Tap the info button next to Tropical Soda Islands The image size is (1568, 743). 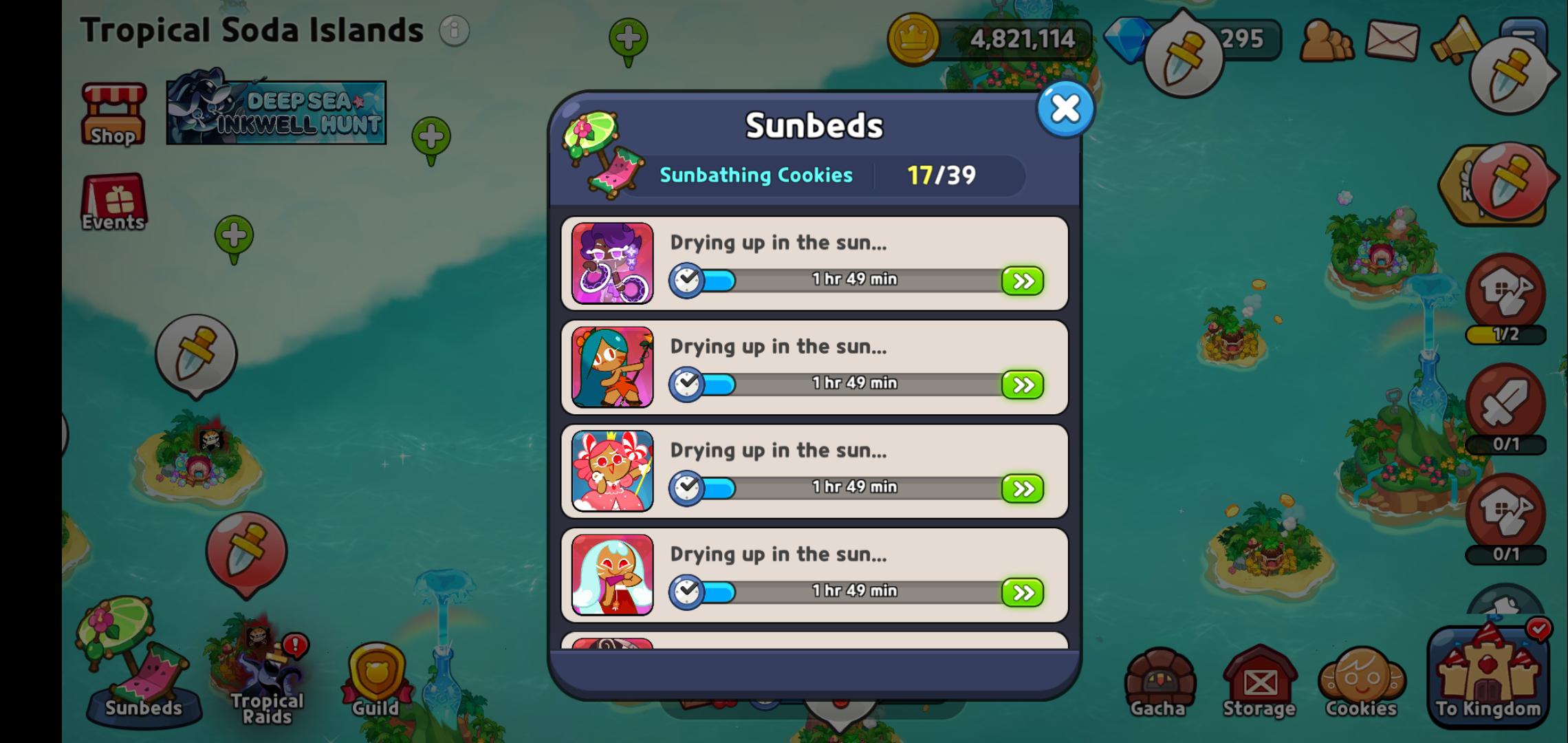pyautogui.click(x=453, y=30)
